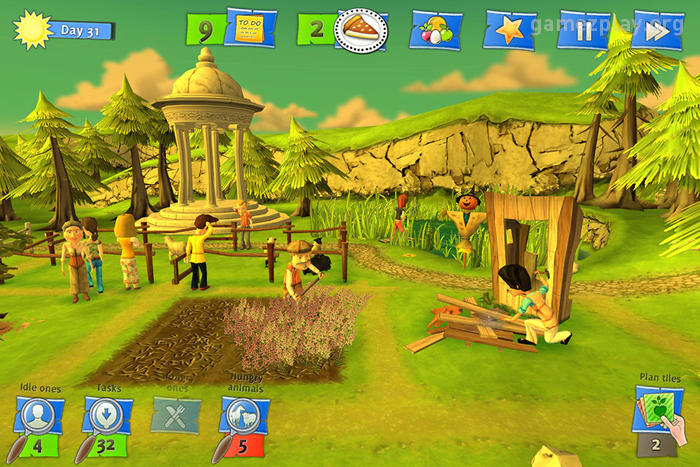Open the Plan tiles cards

click(658, 414)
